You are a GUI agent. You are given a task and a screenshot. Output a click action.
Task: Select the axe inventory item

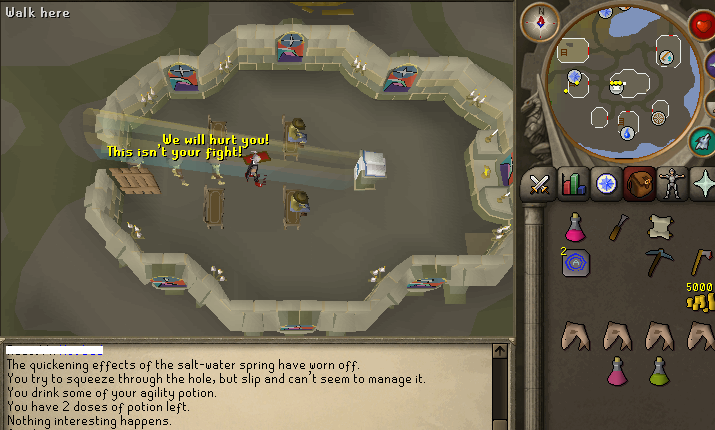coord(701,262)
